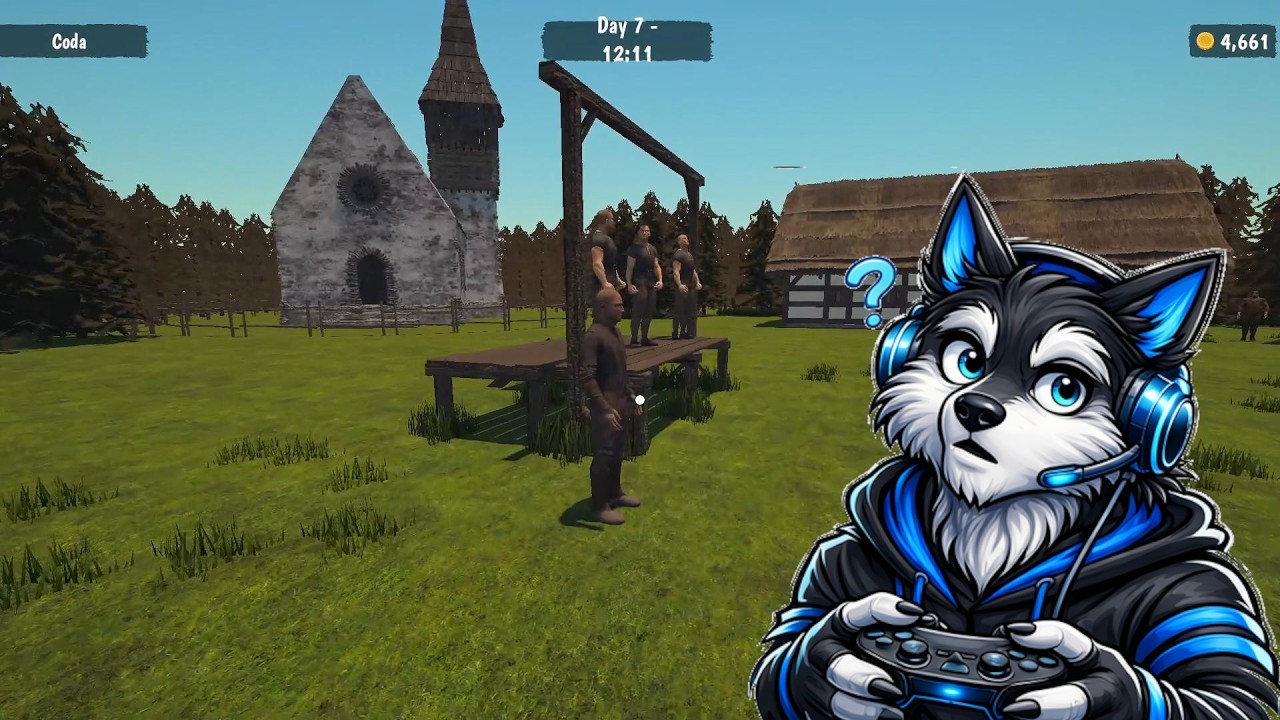Click the gold coin currency icon
Screen dimensions: 1280x720
(x=1203, y=41)
